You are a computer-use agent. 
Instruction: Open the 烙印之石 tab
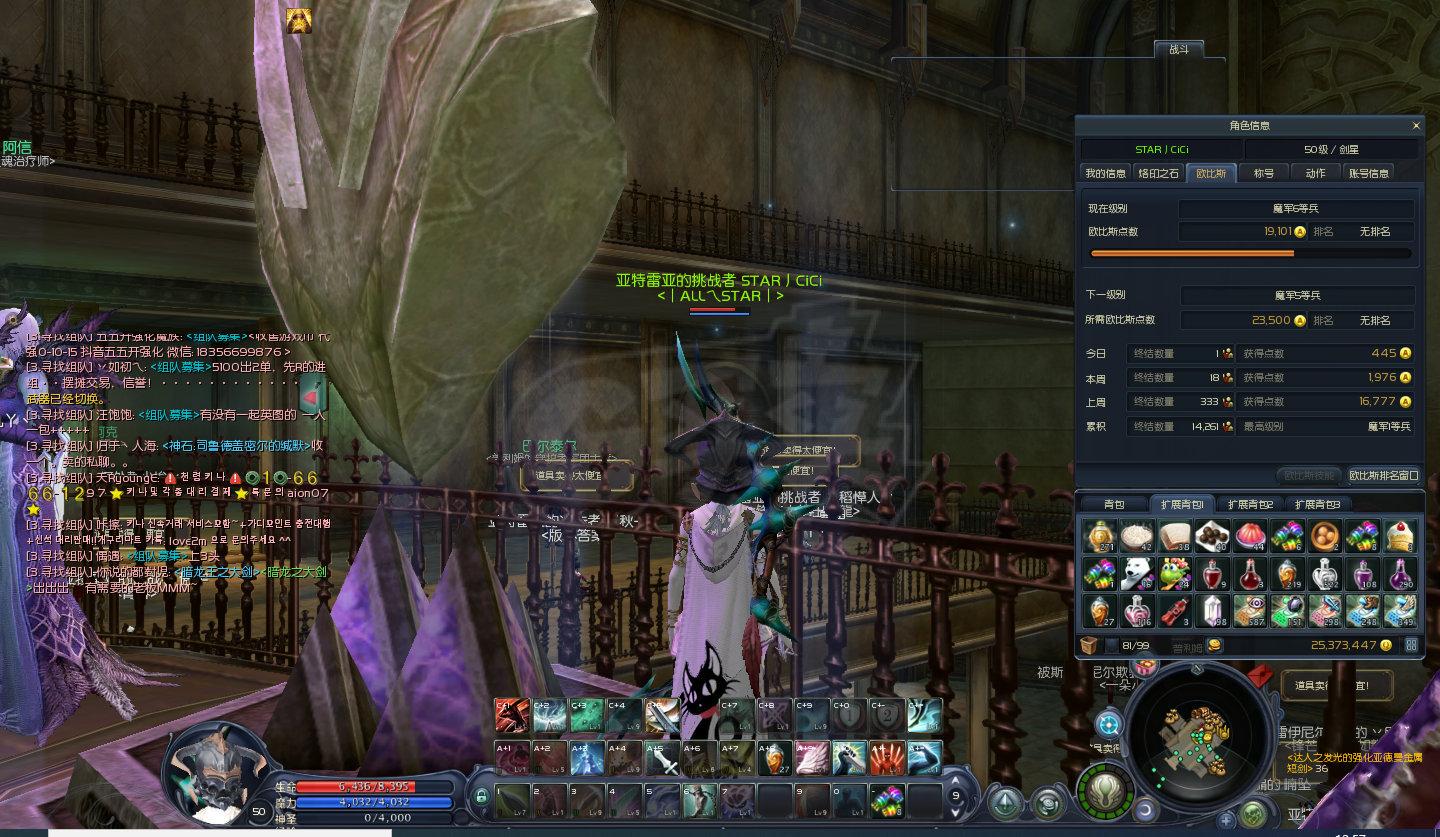point(1160,173)
